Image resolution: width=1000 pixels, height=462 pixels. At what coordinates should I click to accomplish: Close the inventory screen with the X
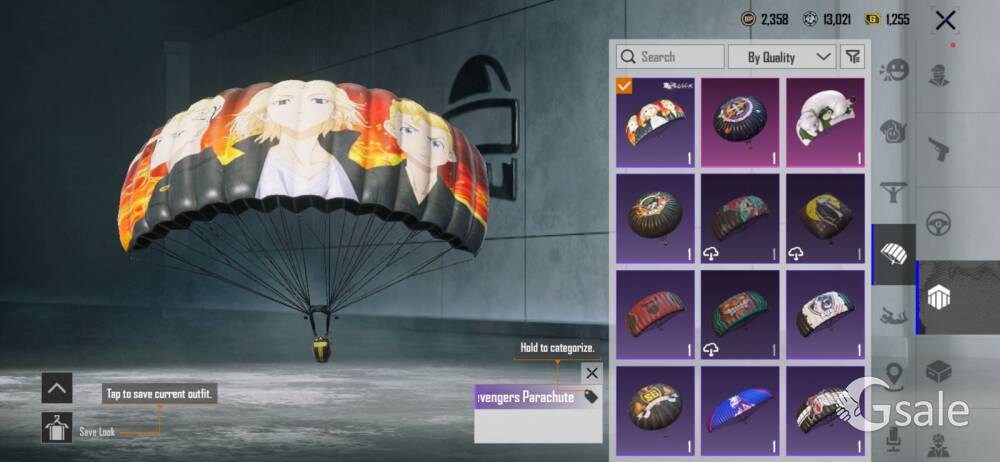tap(945, 19)
